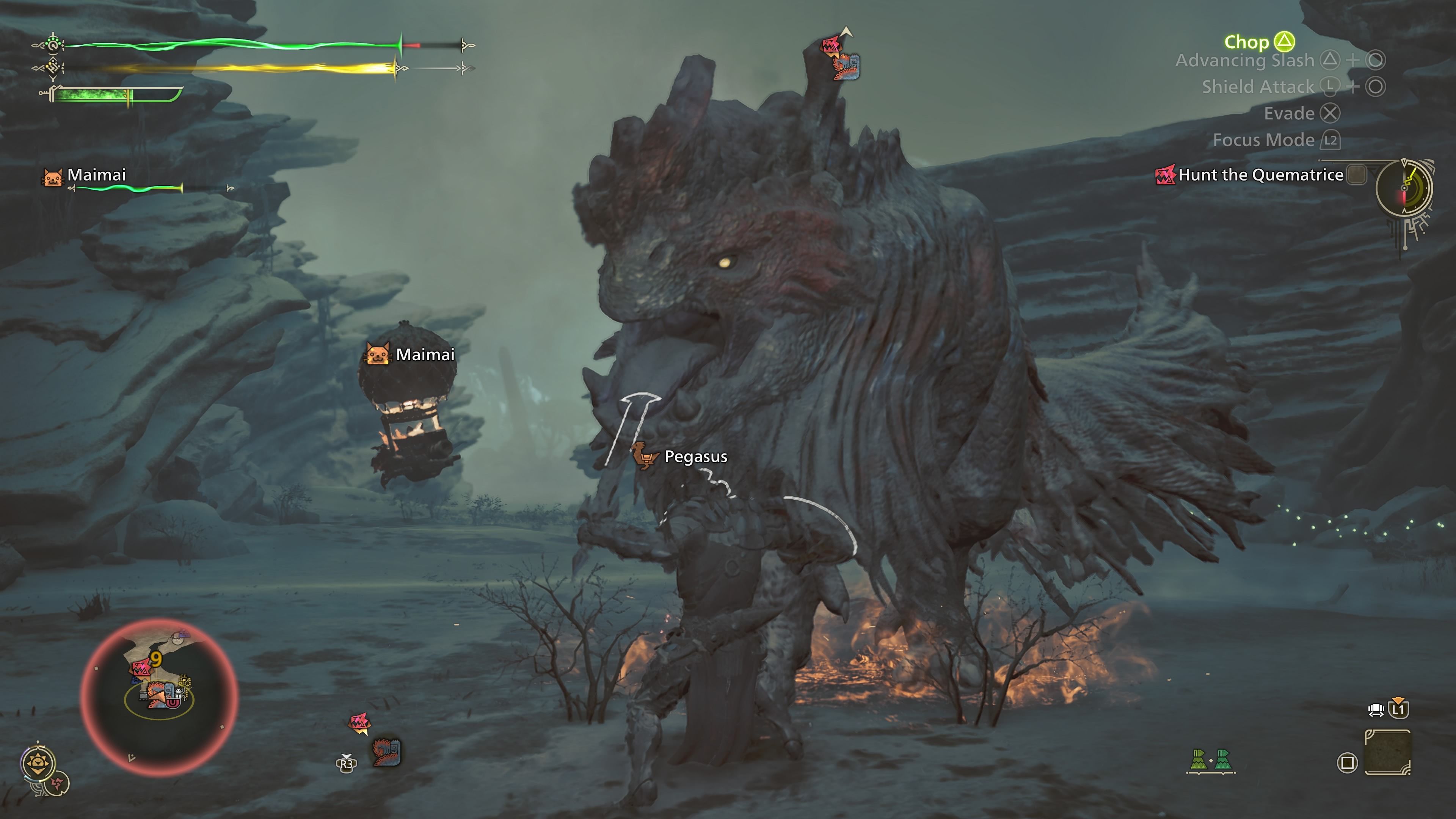Select Maimai's Palico status entry
Screen dimensions: 1456x819
coord(96,175)
